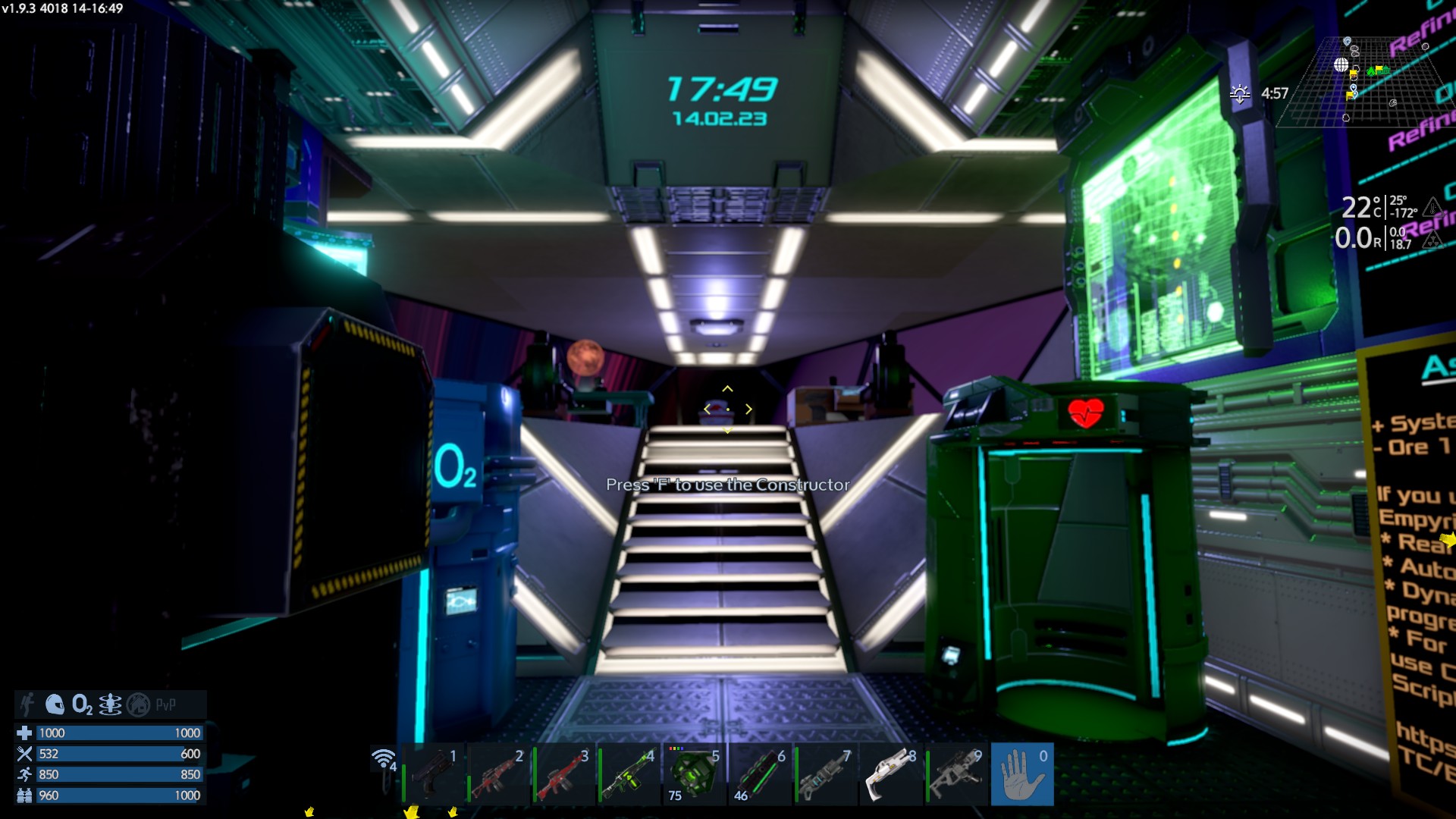Toggle the helmet status icon

point(55,704)
